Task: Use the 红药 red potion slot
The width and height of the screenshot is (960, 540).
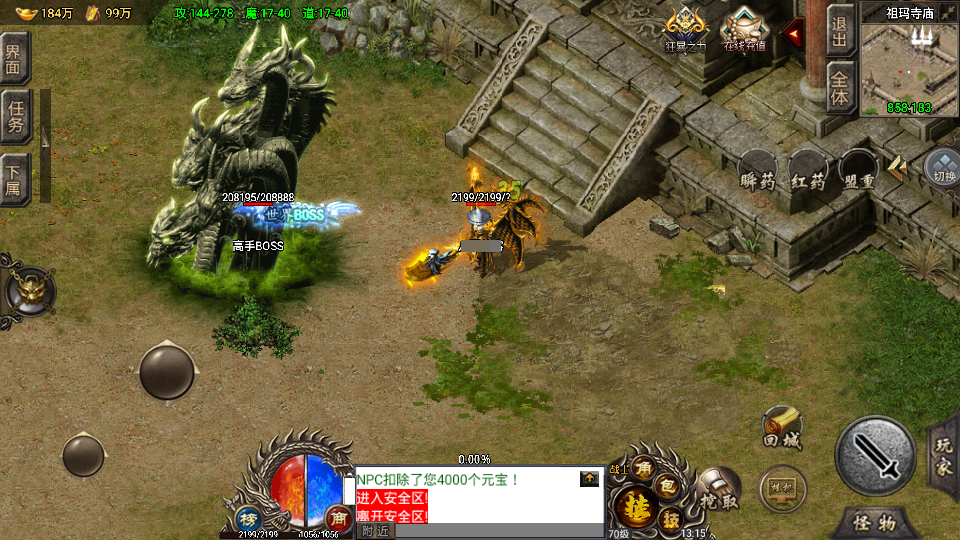Action: pyautogui.click(x=808, y=172)
